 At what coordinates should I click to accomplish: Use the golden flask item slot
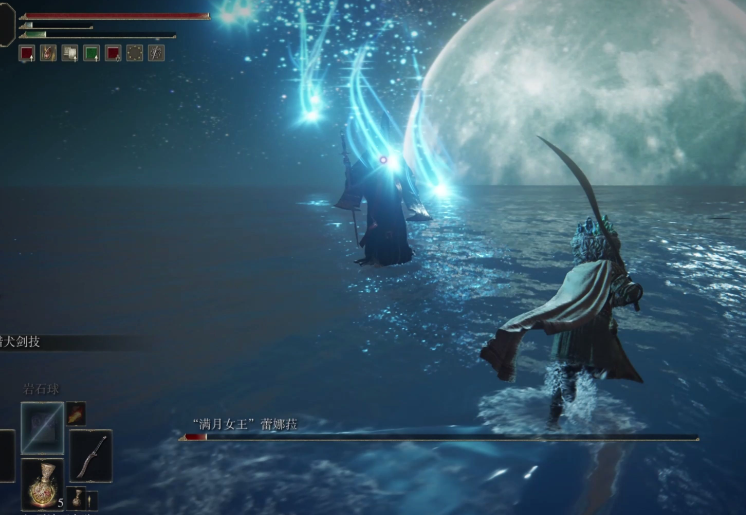[x=42, y=484]
